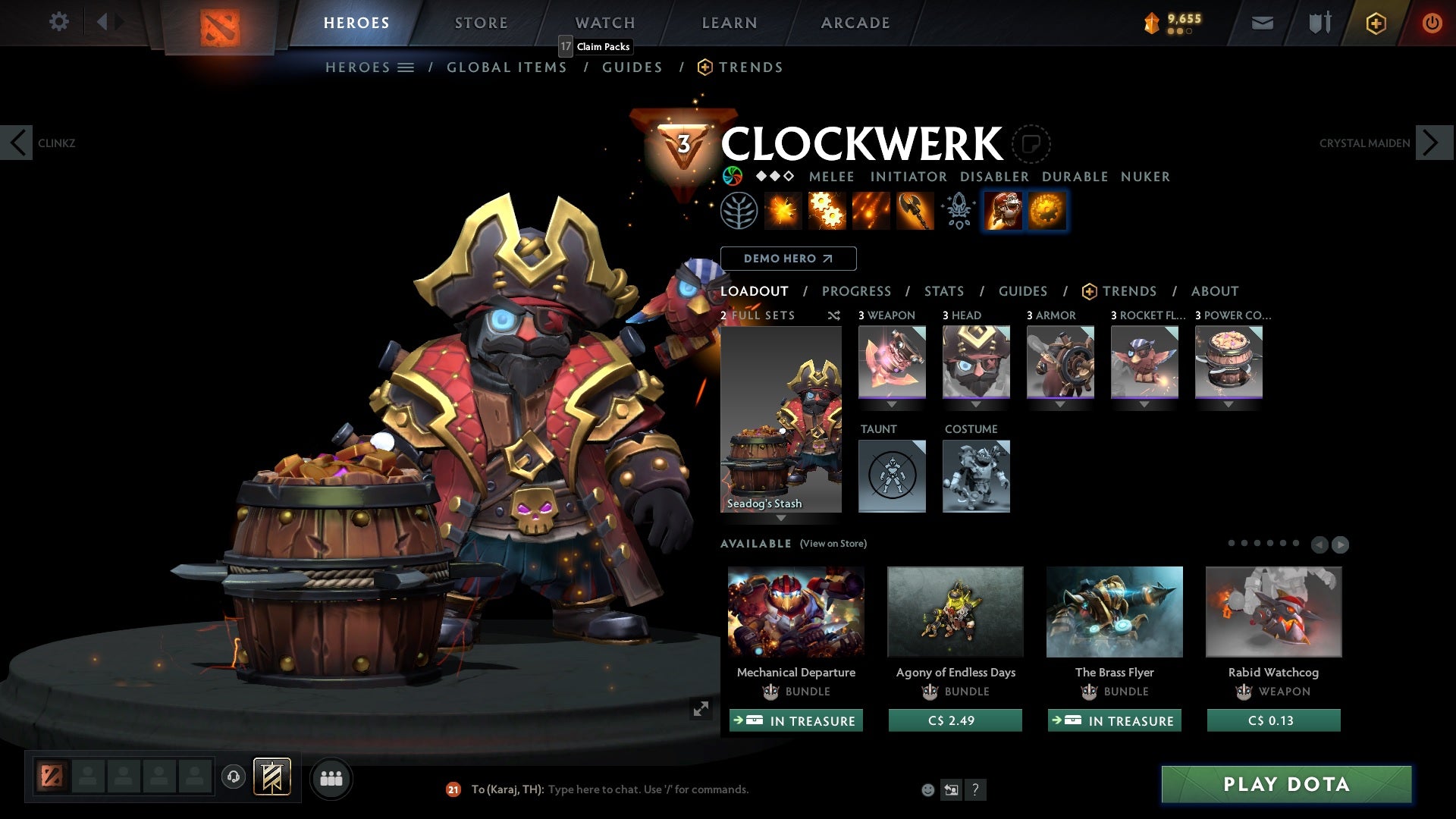Select the Rabid Watchcog weapon thumbnail
This screenshot has width=1456, height=819.
[1272, 611]
